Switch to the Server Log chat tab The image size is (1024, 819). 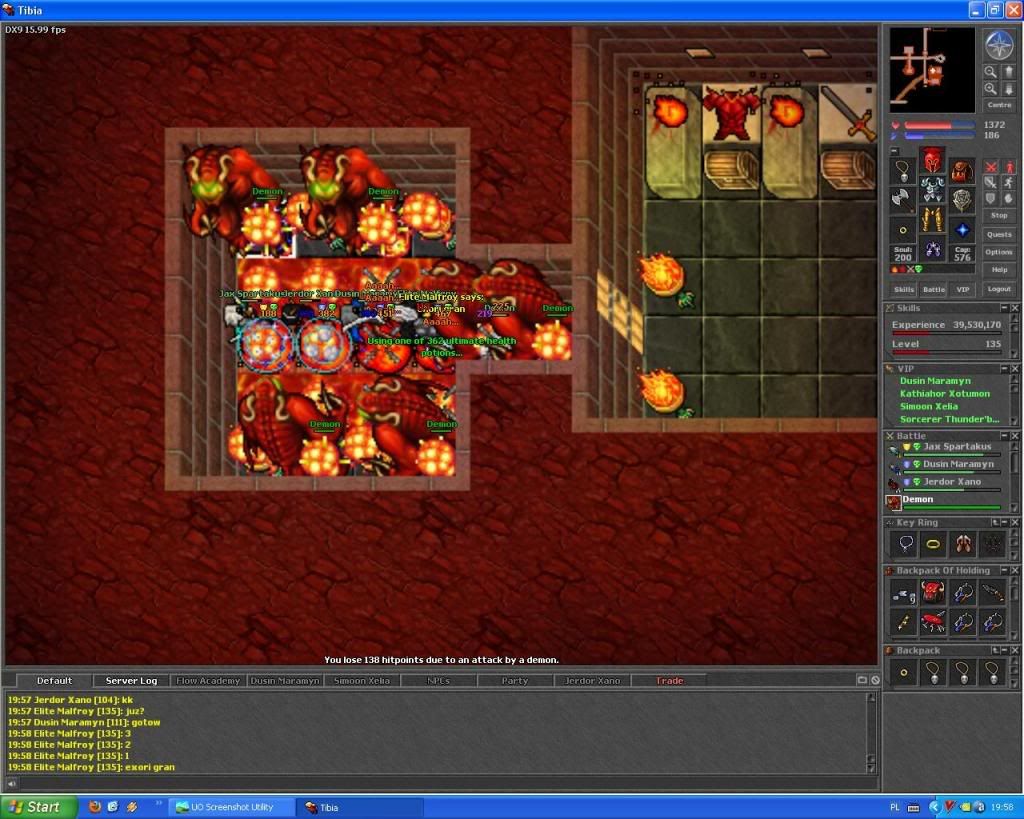[131, 681]
